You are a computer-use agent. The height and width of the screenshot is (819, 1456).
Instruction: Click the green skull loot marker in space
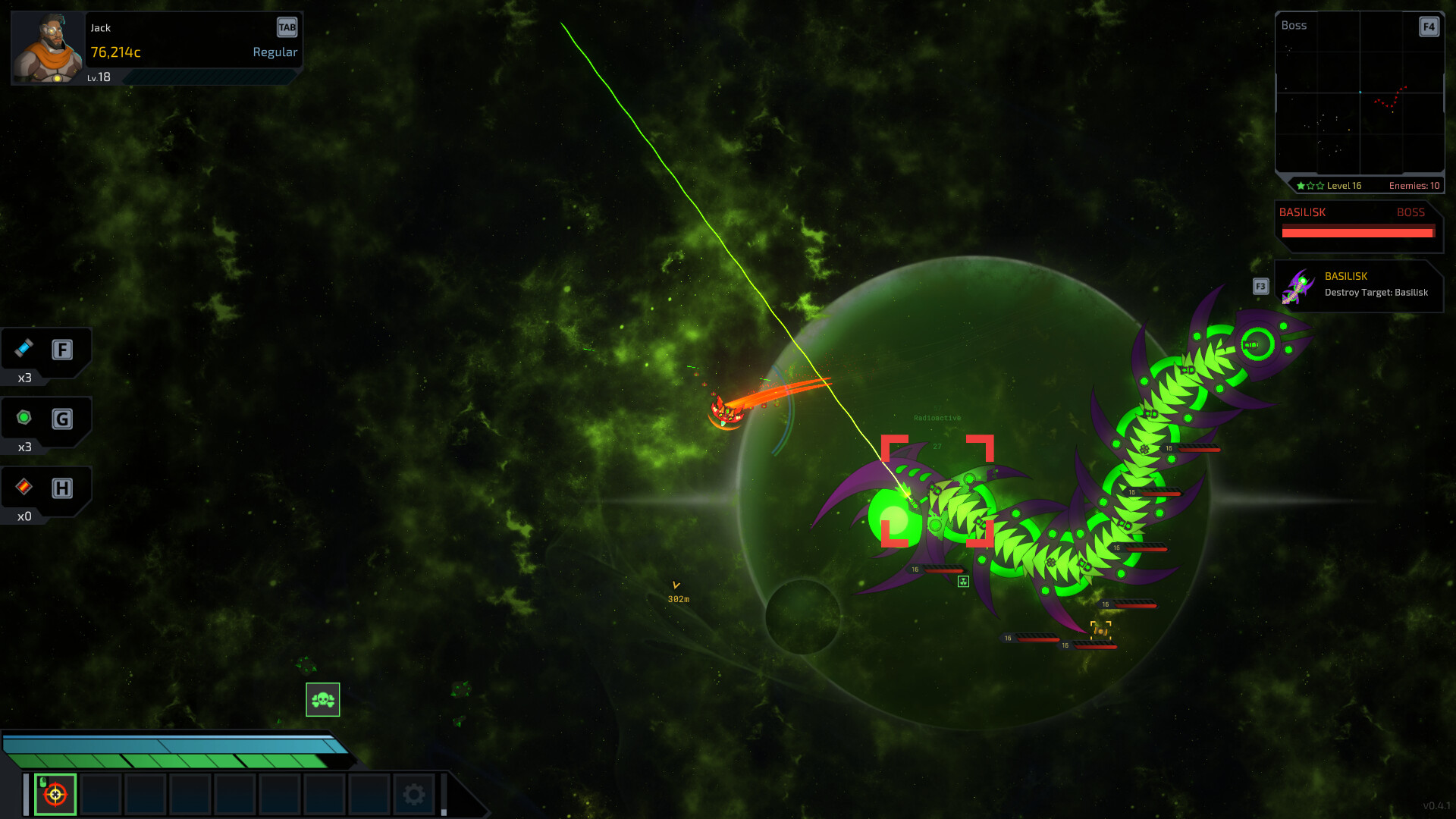pos(323,700)
